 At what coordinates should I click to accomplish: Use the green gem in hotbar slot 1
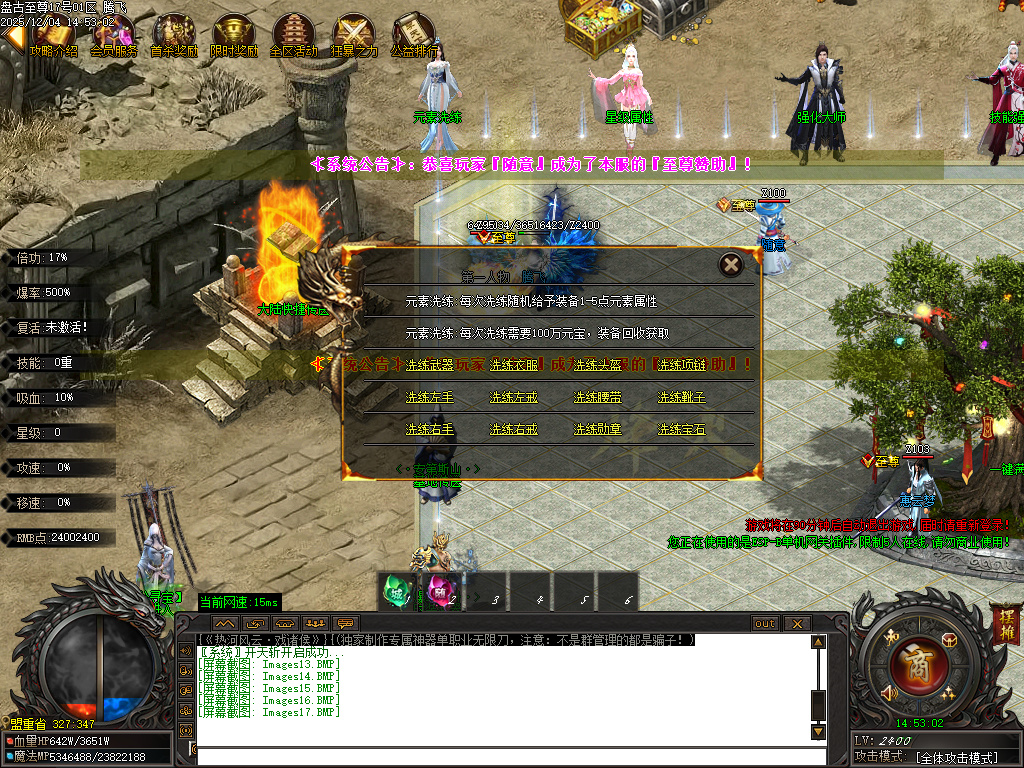tap(398, 591)
